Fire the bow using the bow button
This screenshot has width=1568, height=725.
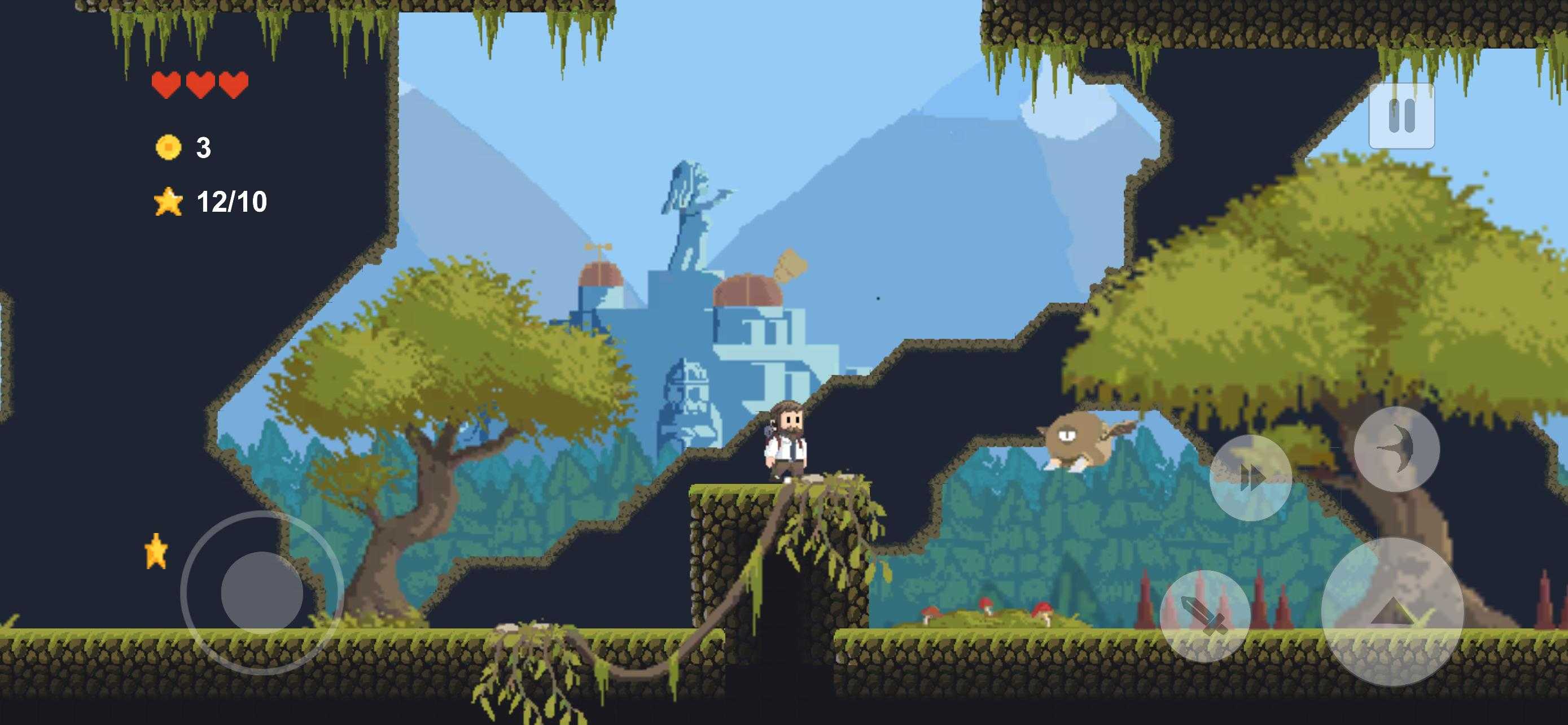[x=1396, y=449]
